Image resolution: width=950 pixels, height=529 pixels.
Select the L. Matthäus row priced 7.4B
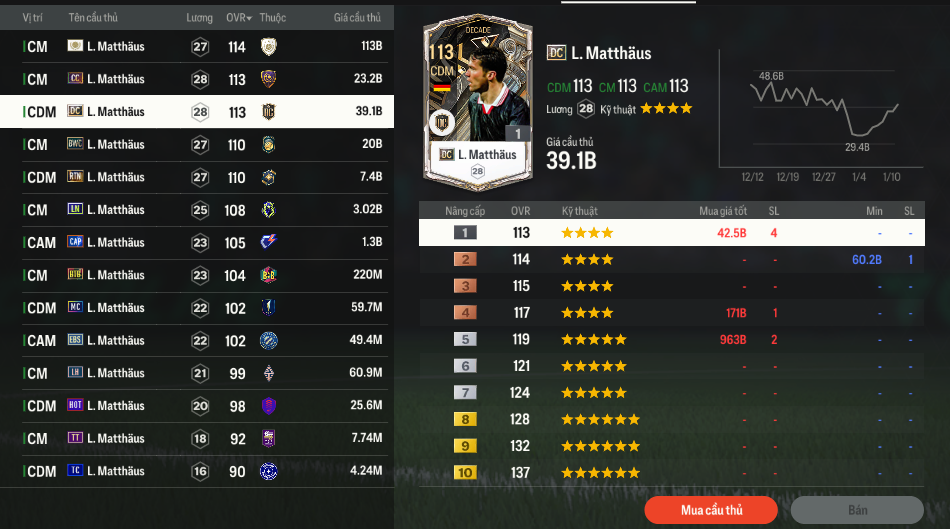tap(197, 177)
